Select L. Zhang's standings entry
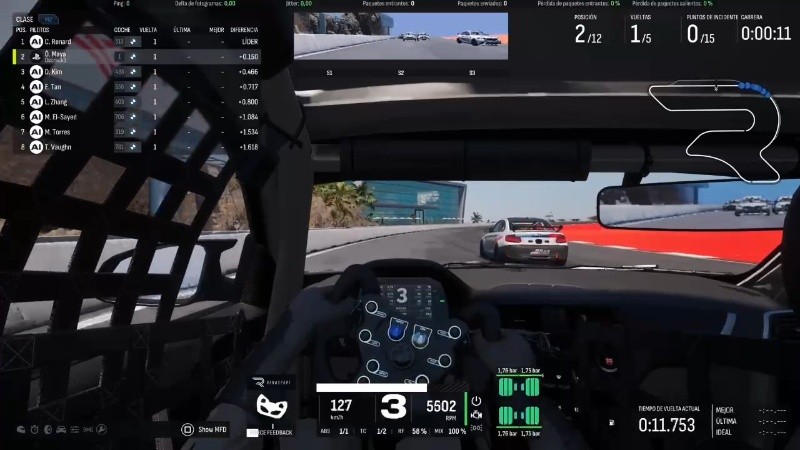The width and height of the screenshot is (800, 450). tap(60, 102)
